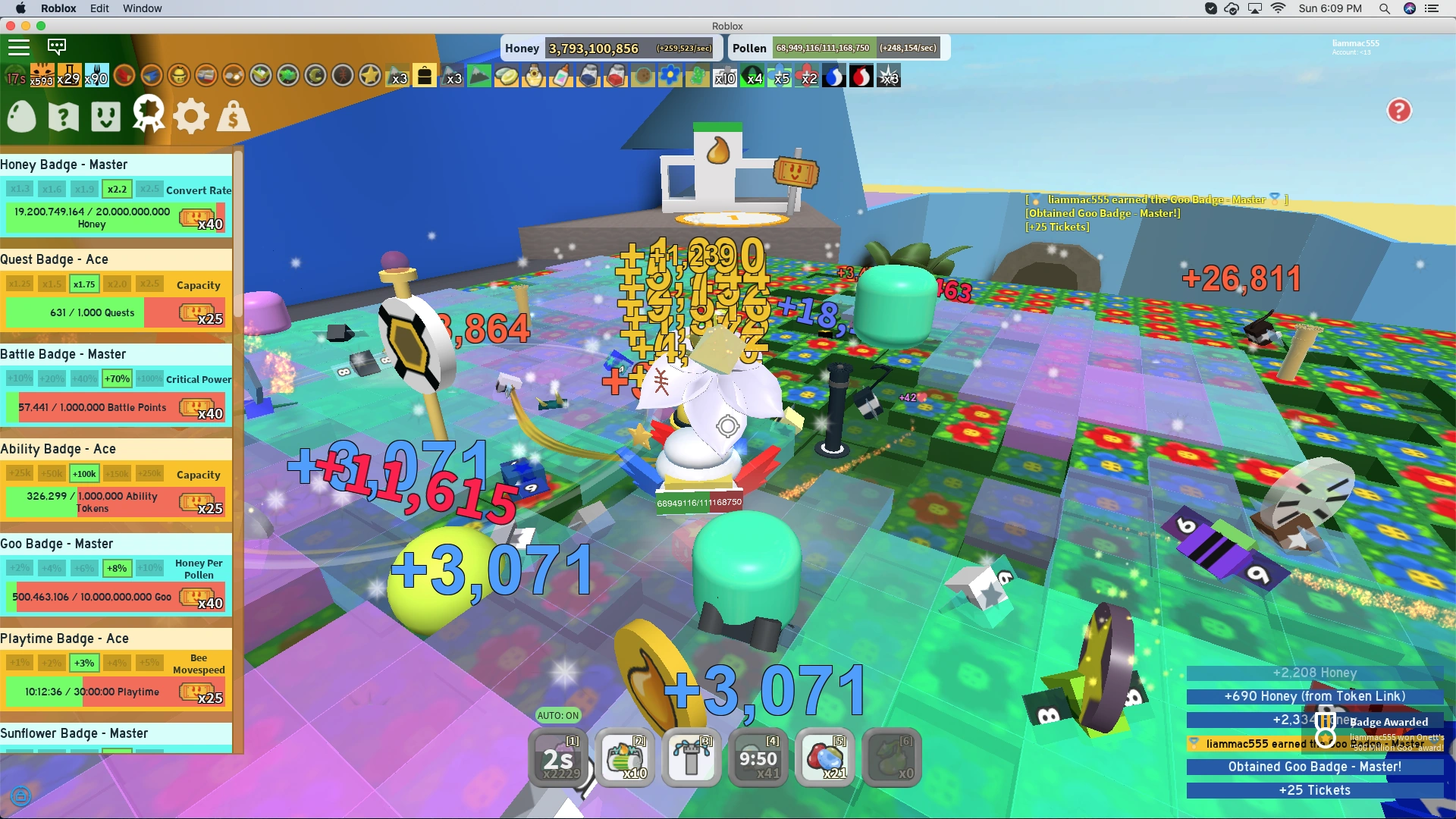The image size is (1456, 819).
Task: Toggle the AUTO: ON indicator above the hotbar
Action: click(558, 715)
